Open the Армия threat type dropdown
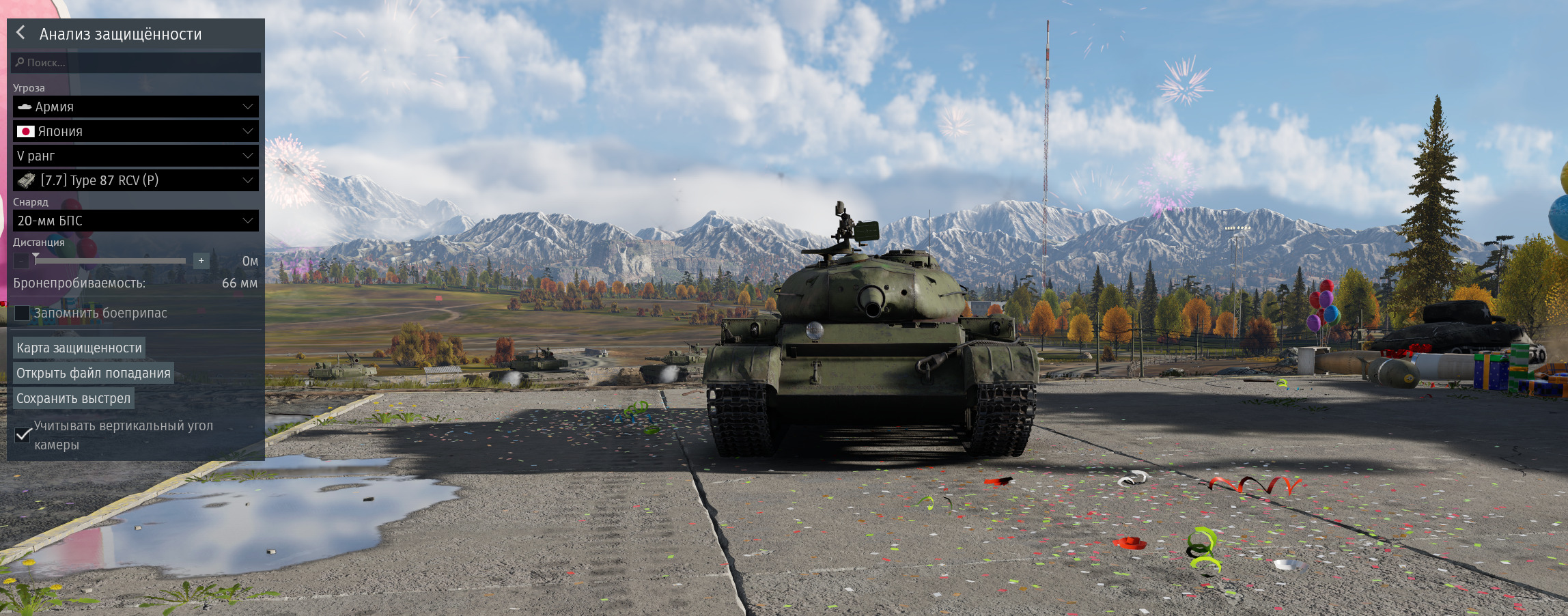Viewport: 1568px width, 616px height. click(136, 107)
